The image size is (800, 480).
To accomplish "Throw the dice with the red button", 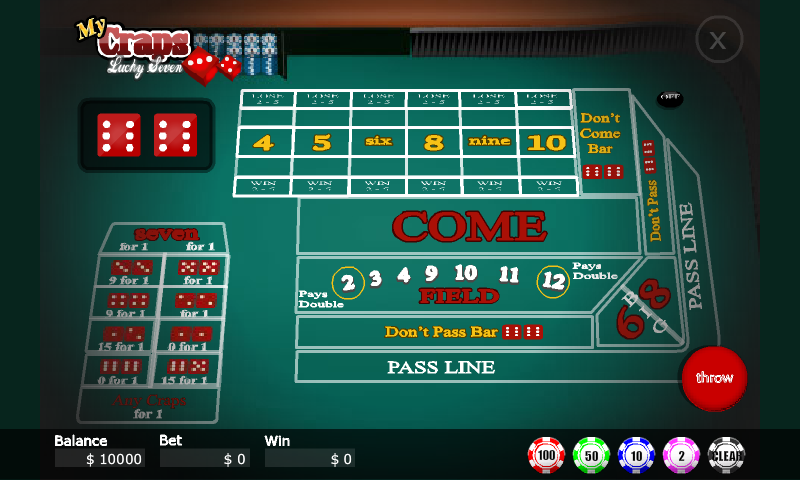I will [x=714, y=378].
